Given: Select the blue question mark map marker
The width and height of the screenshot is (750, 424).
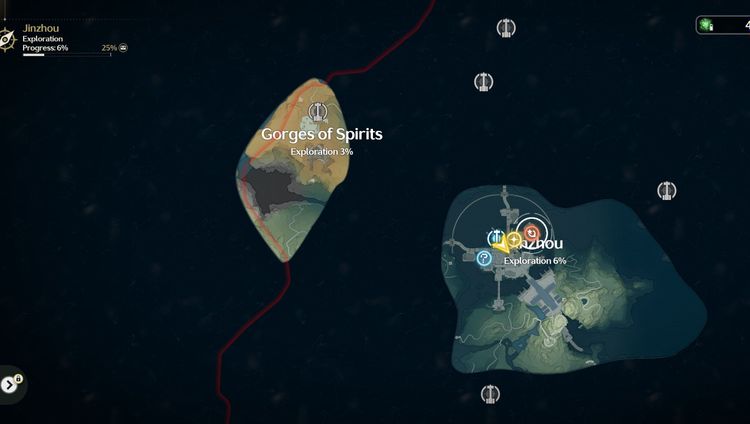Looking at the screenshot, I should point(485,259).
